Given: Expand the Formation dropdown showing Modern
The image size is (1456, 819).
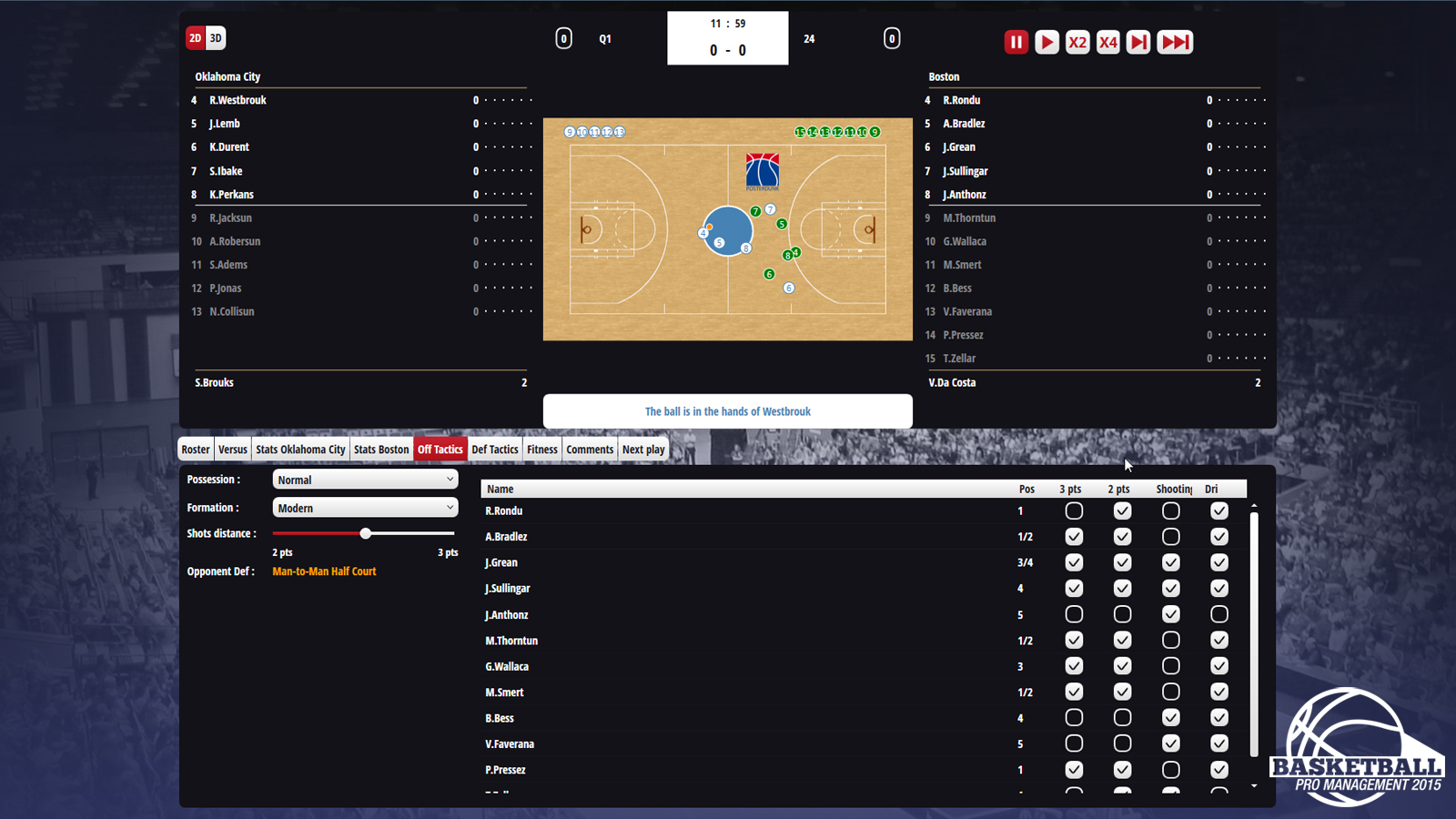Looking at the screenshot, I should pos(364,508).
